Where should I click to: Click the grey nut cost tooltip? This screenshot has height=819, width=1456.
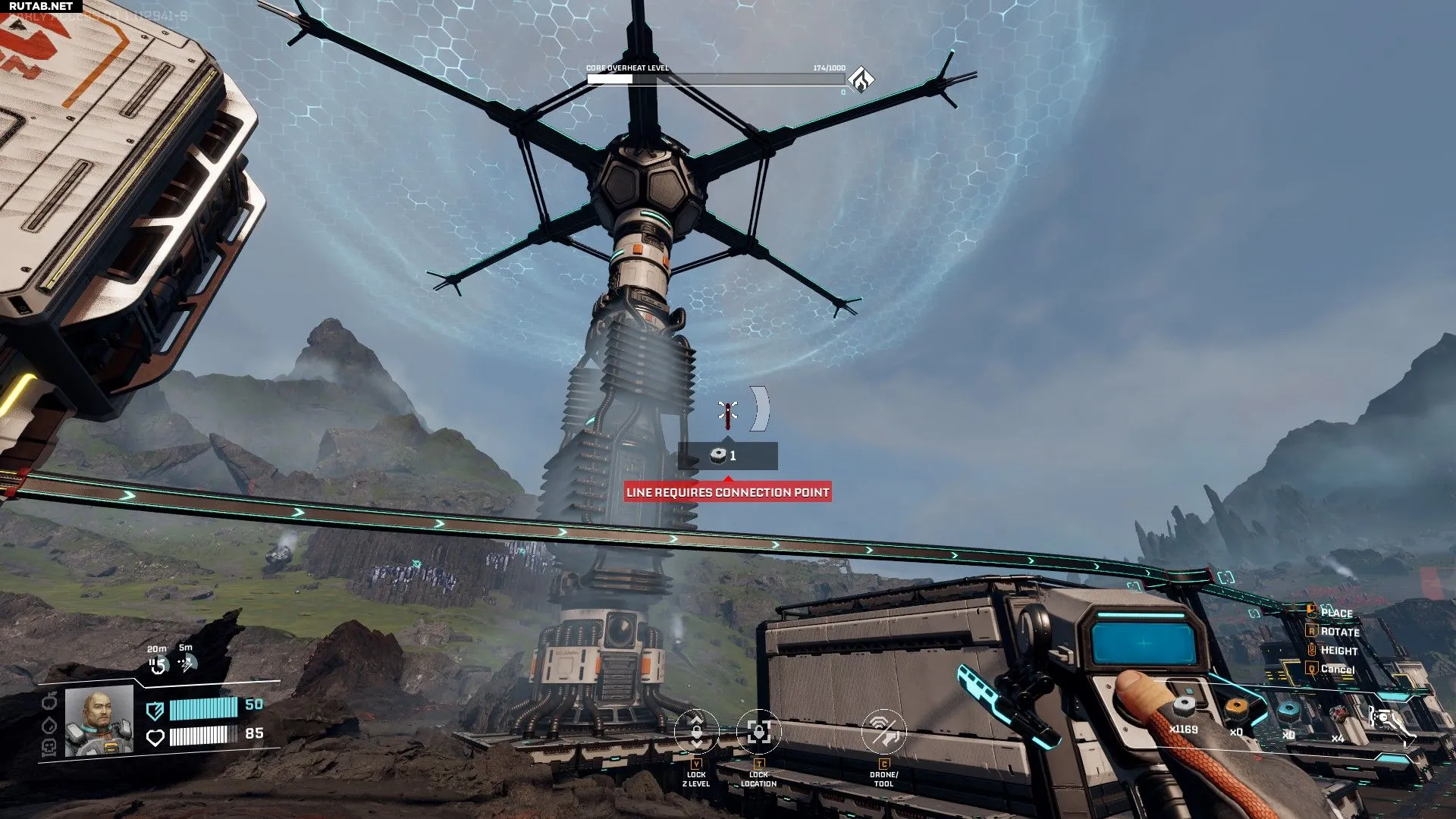(727, 456)
